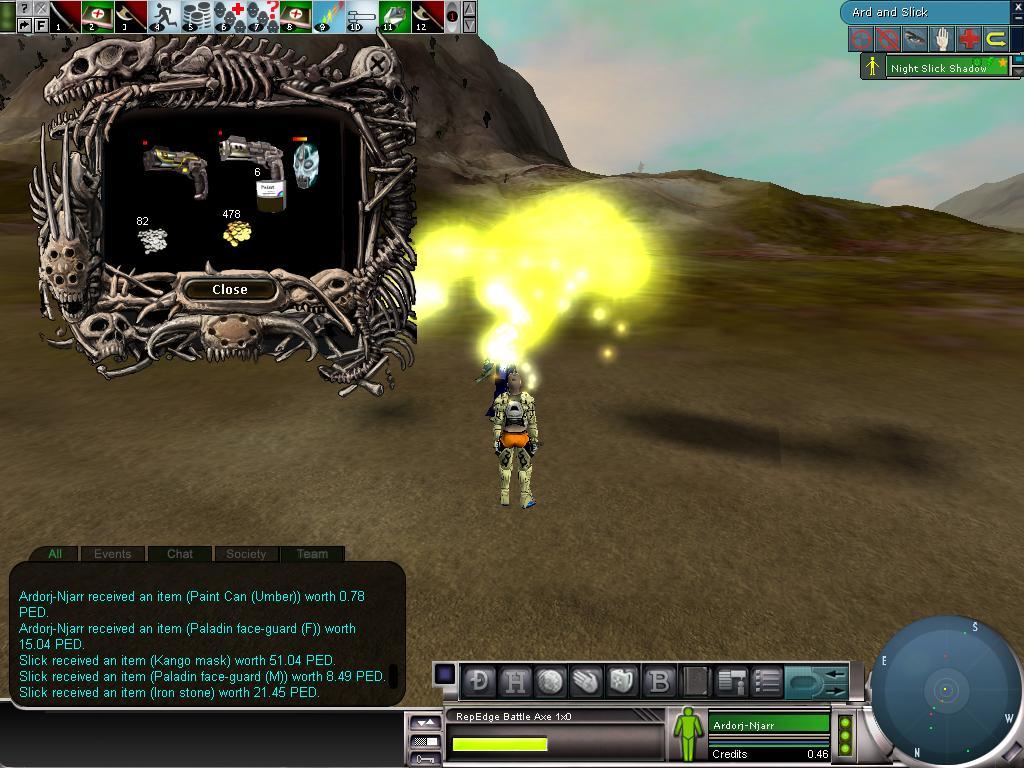Click the B button on action bar
The image size is (1025, 771).
[x=659, y=681]
